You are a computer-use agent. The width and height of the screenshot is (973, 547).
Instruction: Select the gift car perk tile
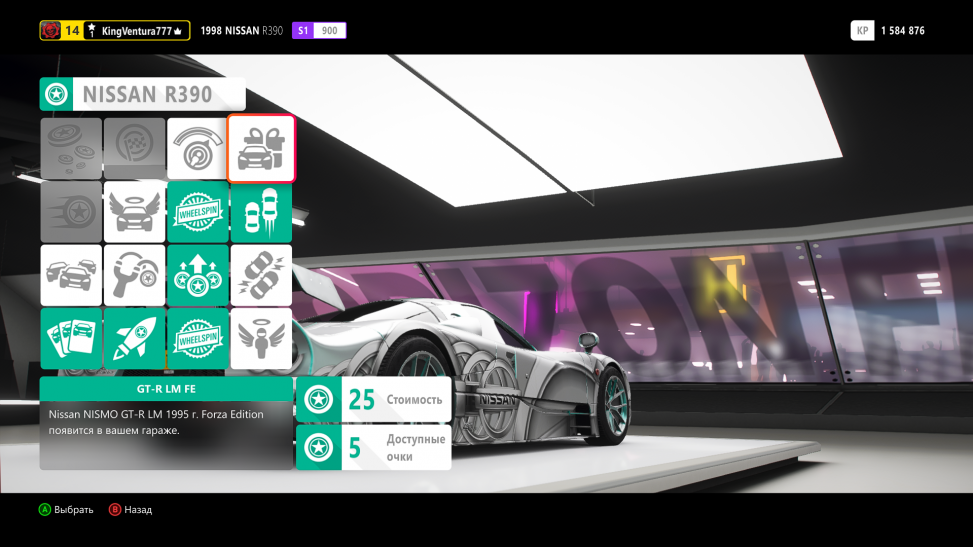click(x=261, y=148)
